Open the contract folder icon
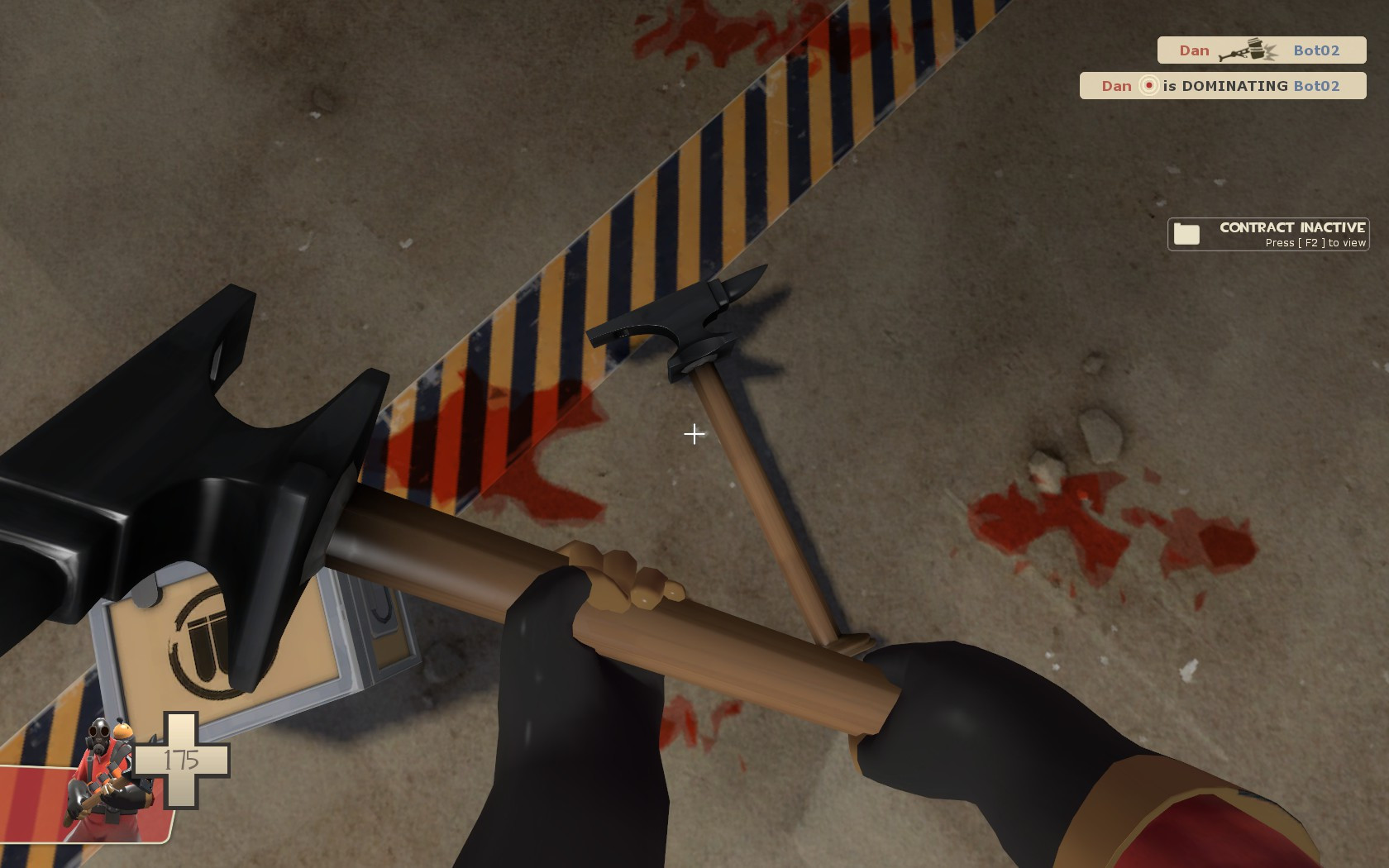 (x=1186, y=233)
